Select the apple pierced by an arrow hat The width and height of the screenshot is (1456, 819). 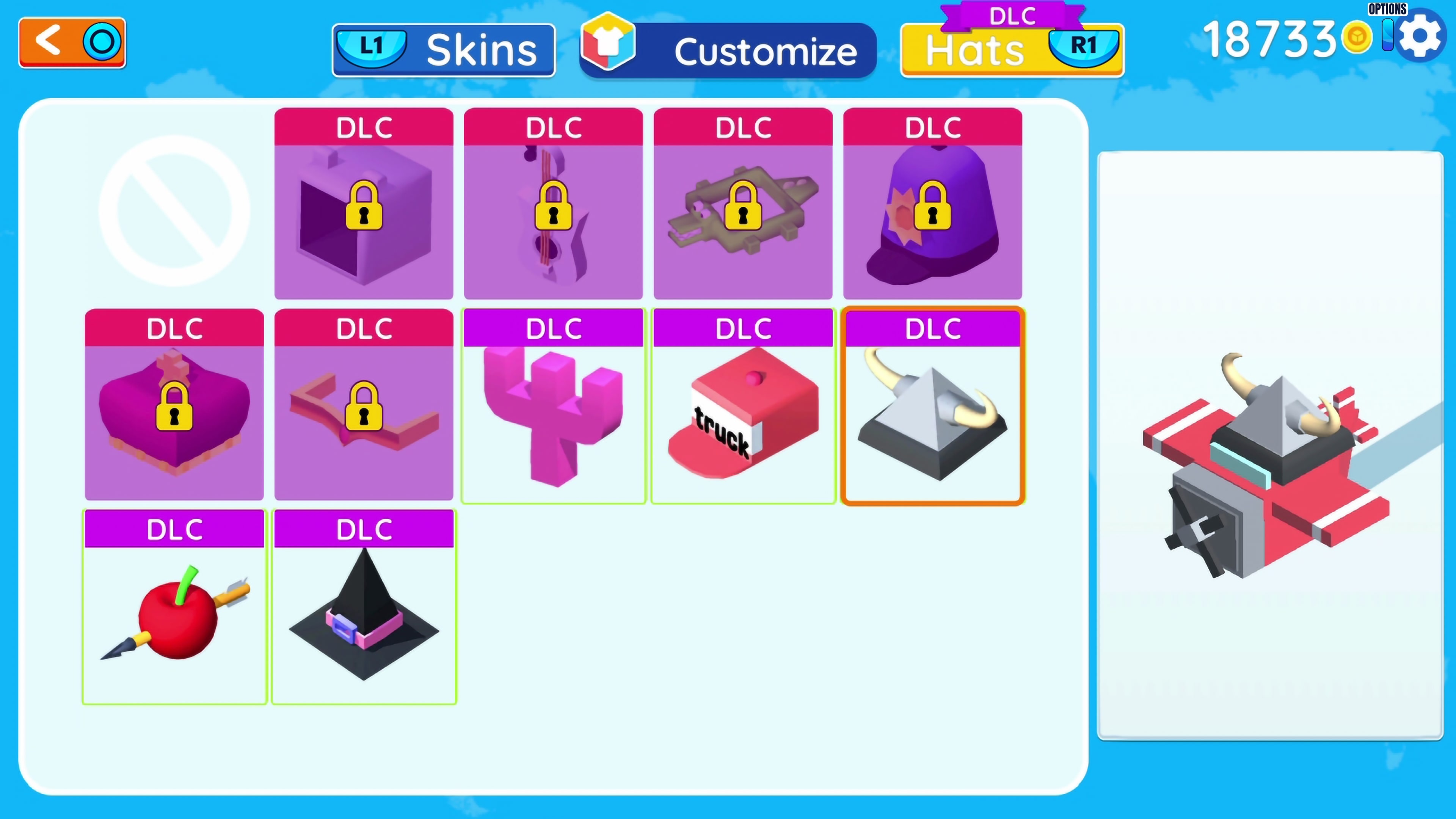pyautogui.click(x=174, y=616)
